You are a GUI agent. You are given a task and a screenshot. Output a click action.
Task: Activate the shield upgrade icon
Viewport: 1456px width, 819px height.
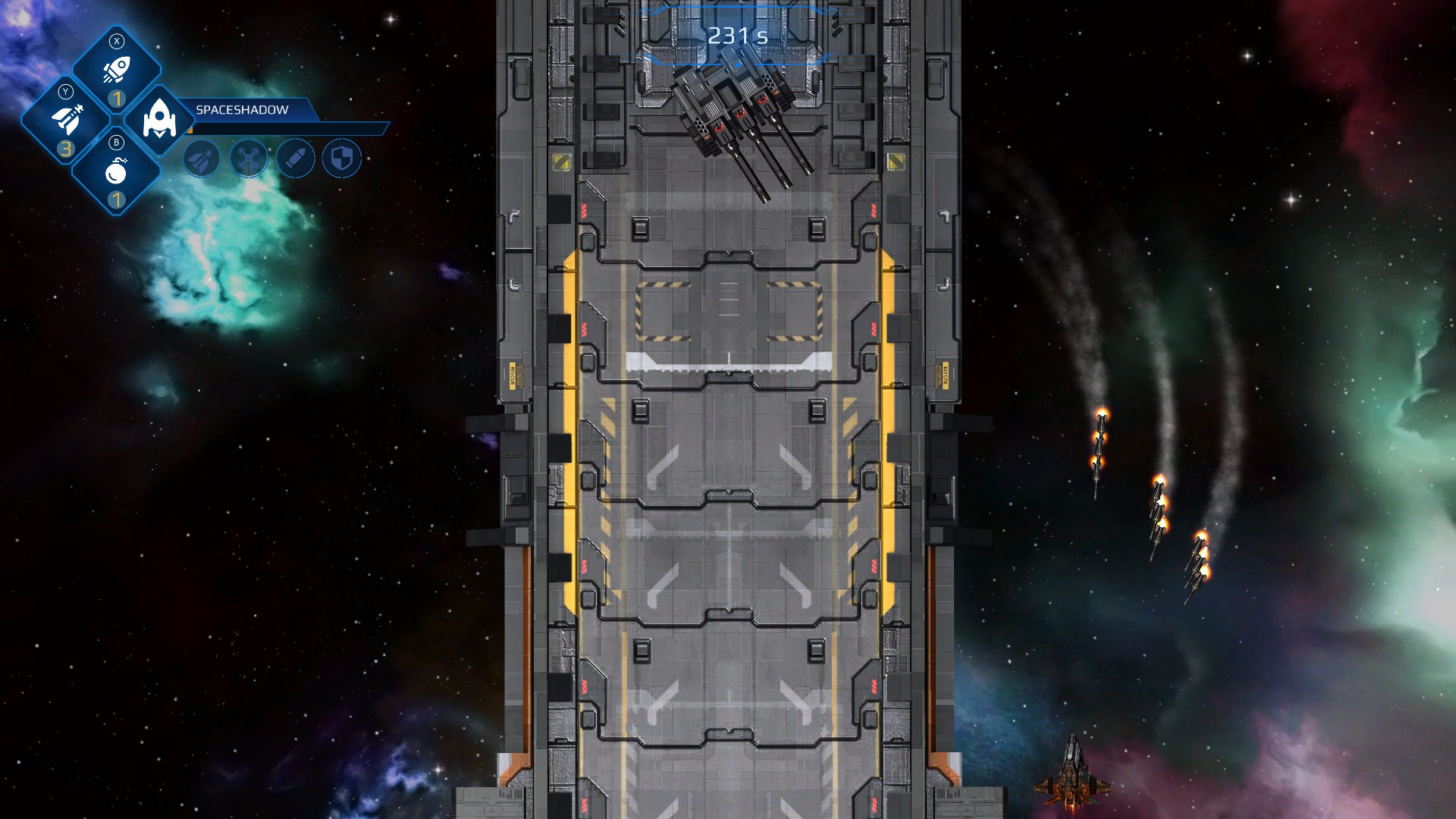[x=342, y=158]
